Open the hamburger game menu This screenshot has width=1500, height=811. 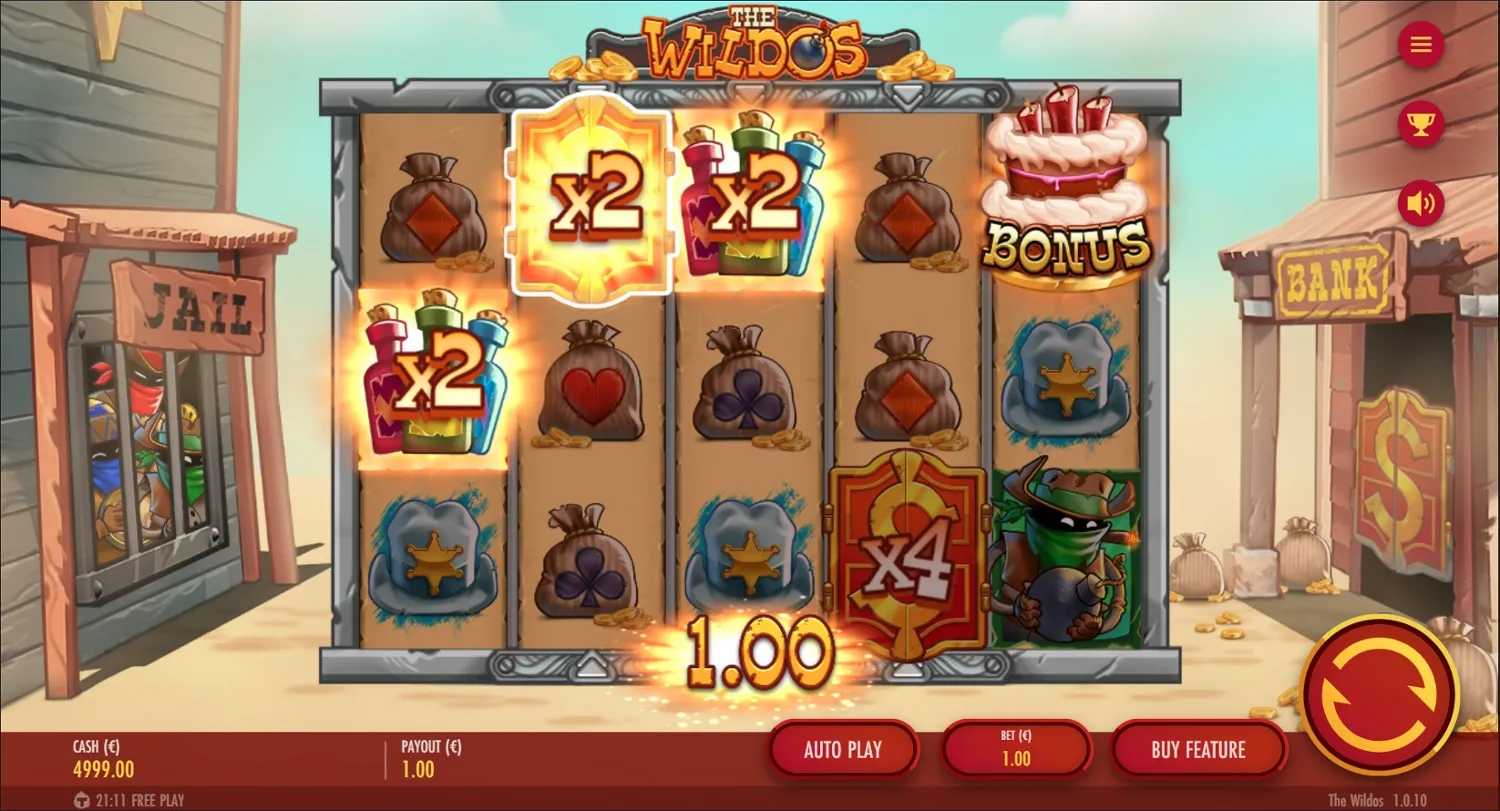click(x=1420, y=45)
